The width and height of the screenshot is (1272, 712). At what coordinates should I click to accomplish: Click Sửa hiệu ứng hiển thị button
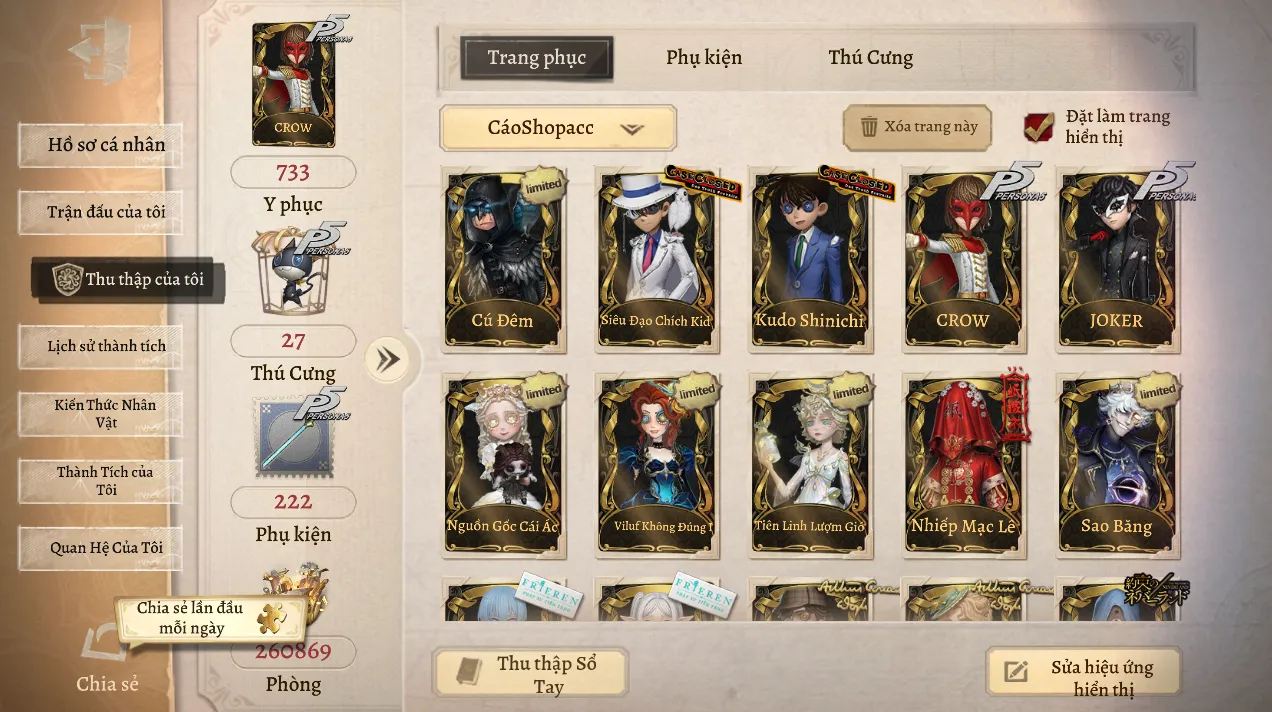click(x=1084, y=677)
